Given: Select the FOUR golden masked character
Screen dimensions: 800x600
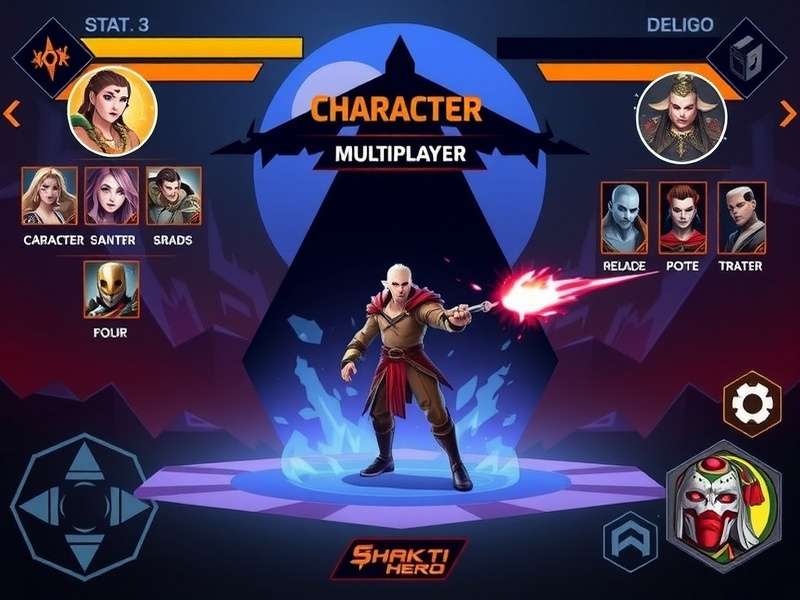Looking at the screenshot, I should (x=111, y=289).
